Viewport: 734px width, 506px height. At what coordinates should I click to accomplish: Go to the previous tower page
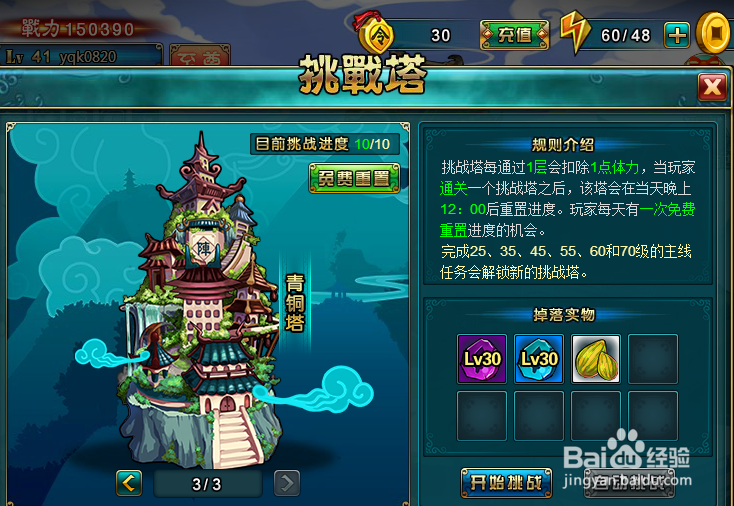point(129,484)
